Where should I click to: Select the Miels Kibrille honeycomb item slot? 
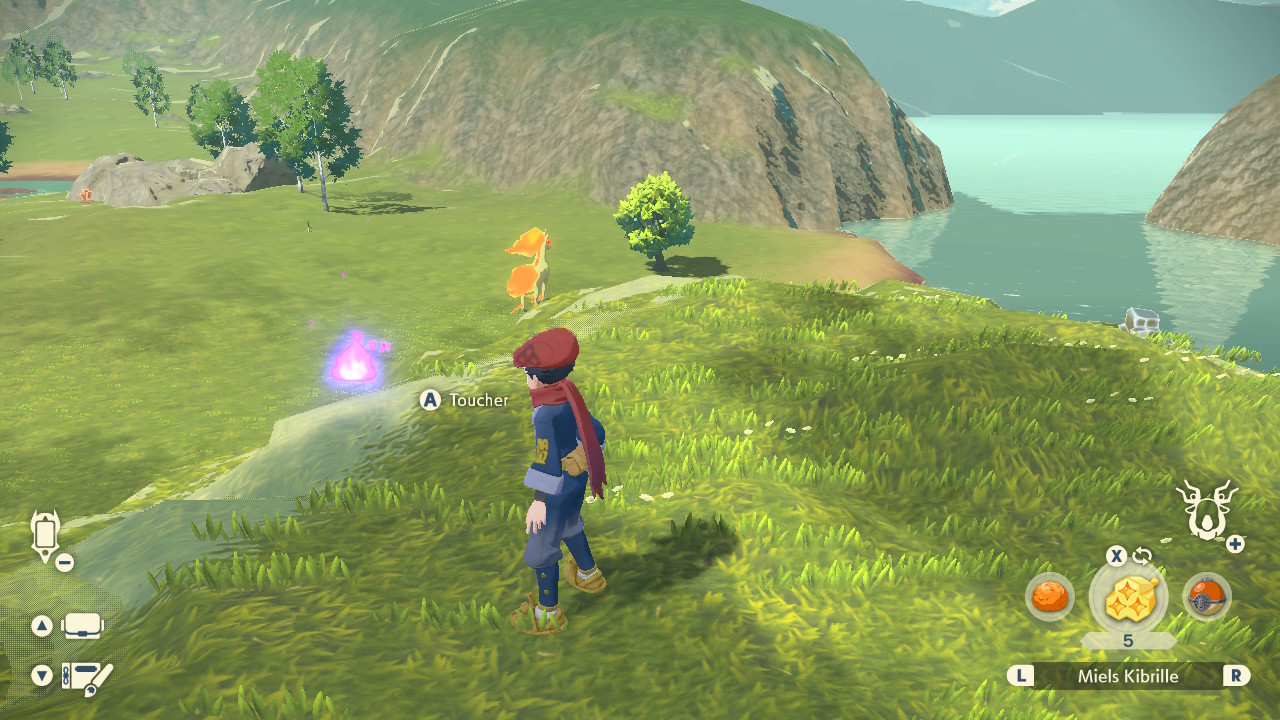1128,597
